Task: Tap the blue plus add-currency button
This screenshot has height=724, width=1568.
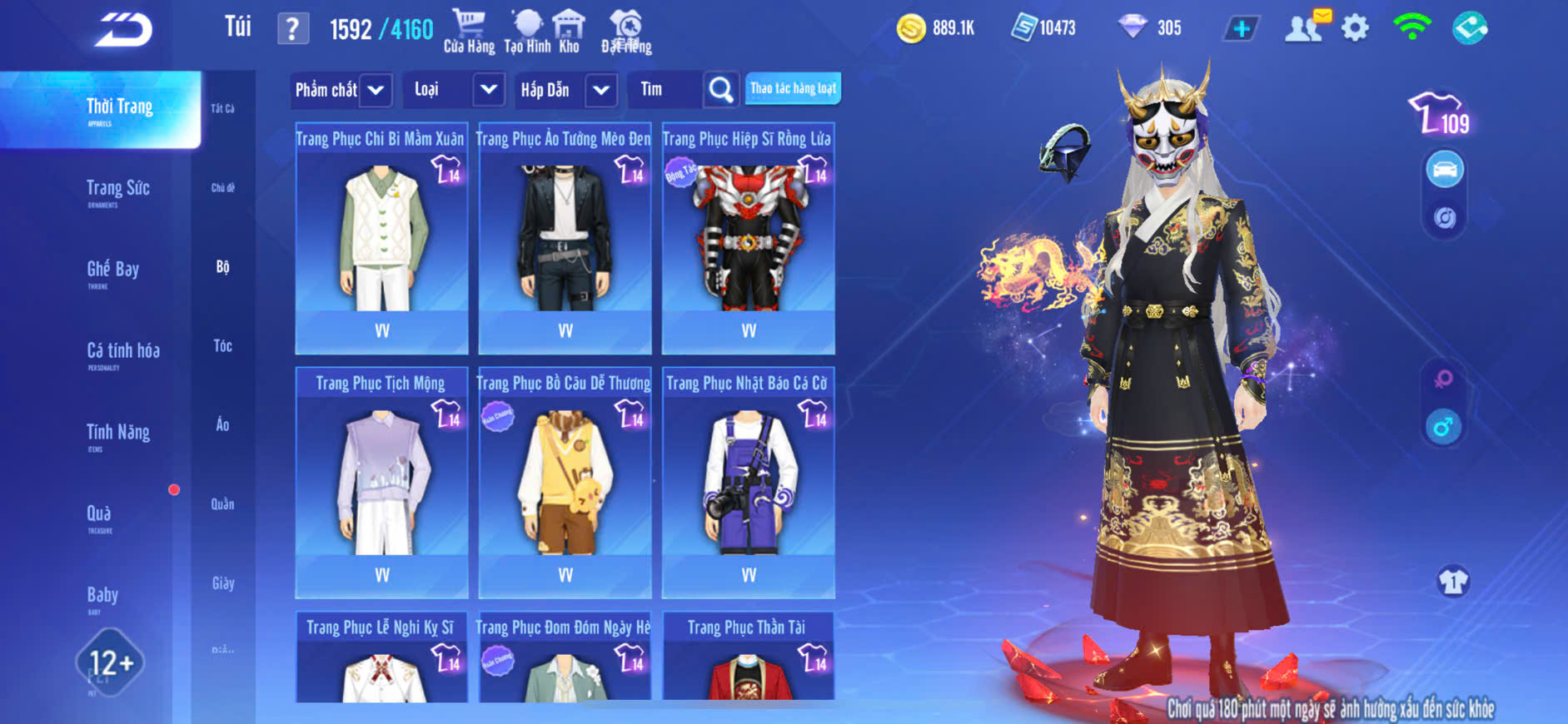Action: coord(1241,29)
